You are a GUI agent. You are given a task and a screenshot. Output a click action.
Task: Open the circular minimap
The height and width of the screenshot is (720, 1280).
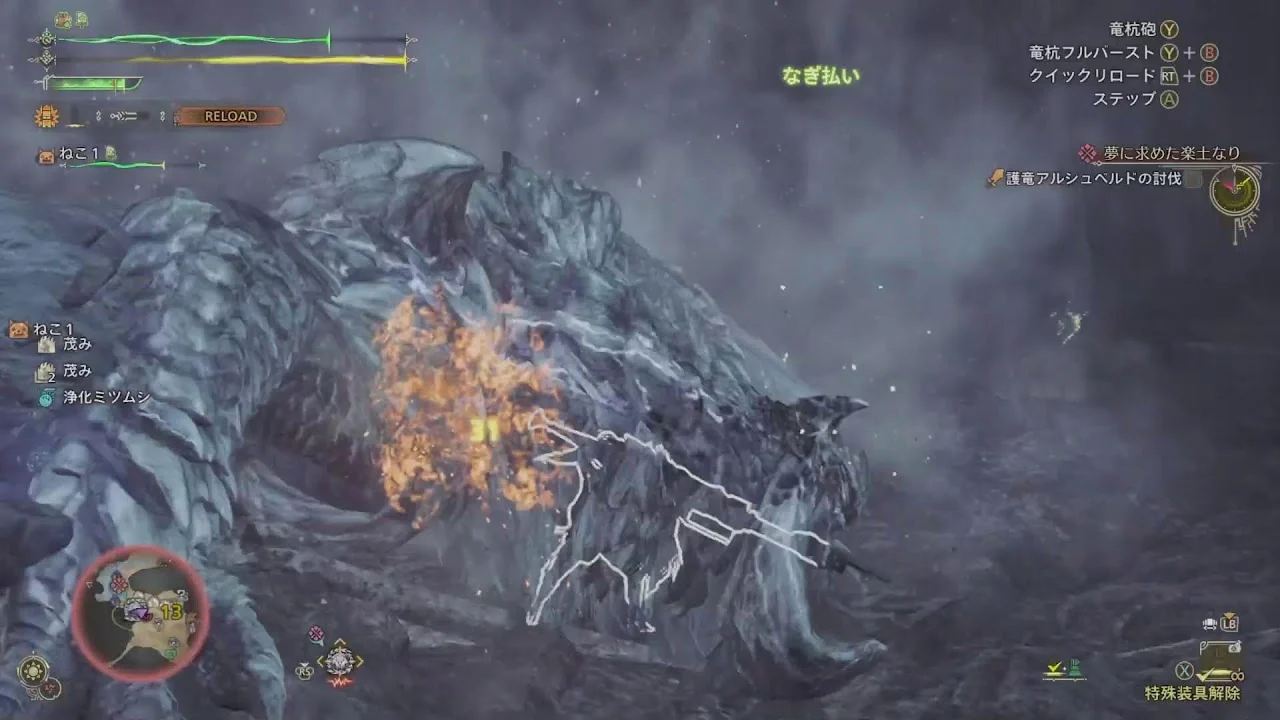(140, 613)
